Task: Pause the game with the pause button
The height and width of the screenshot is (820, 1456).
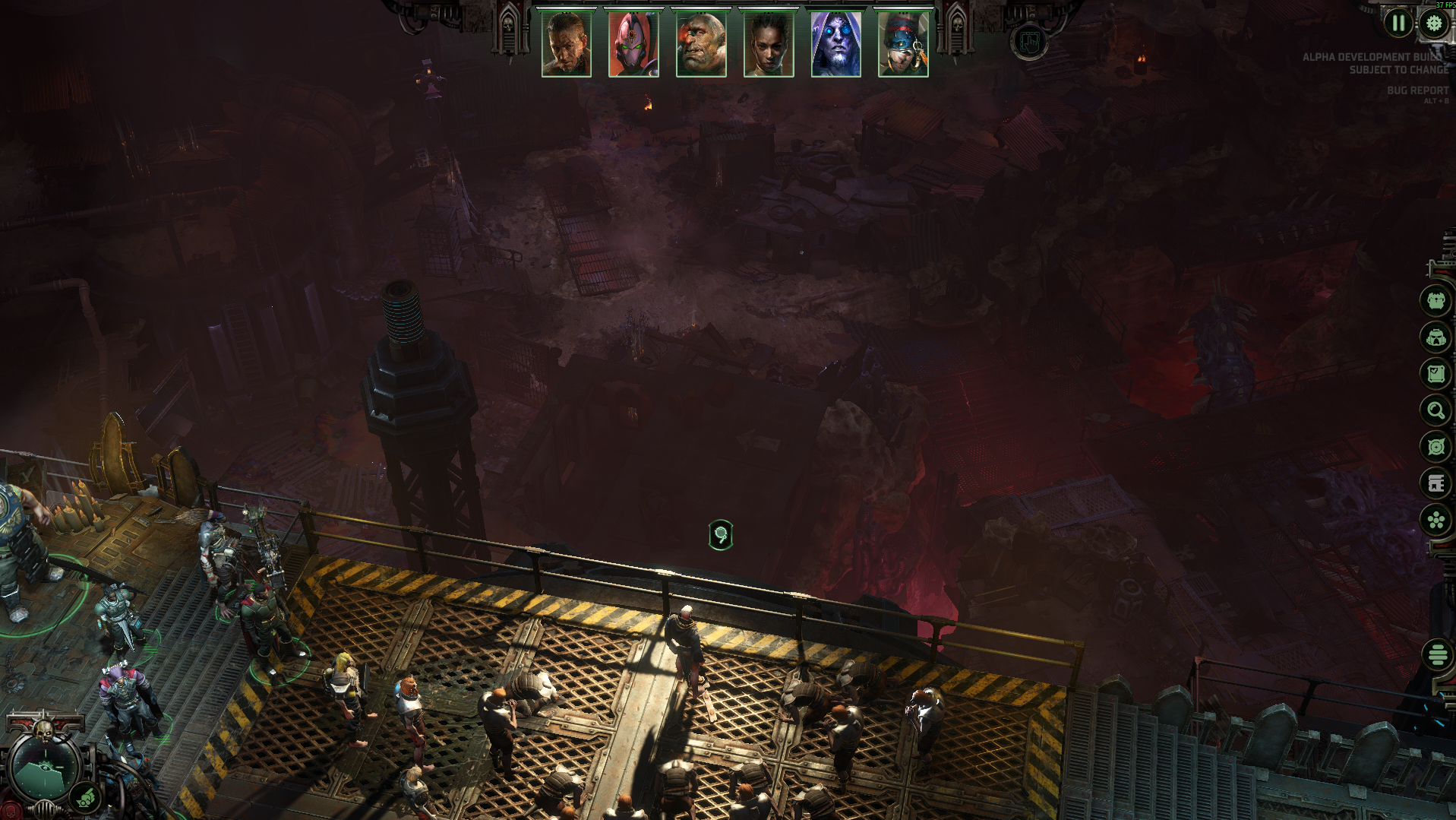Action: click(1398, 23)
